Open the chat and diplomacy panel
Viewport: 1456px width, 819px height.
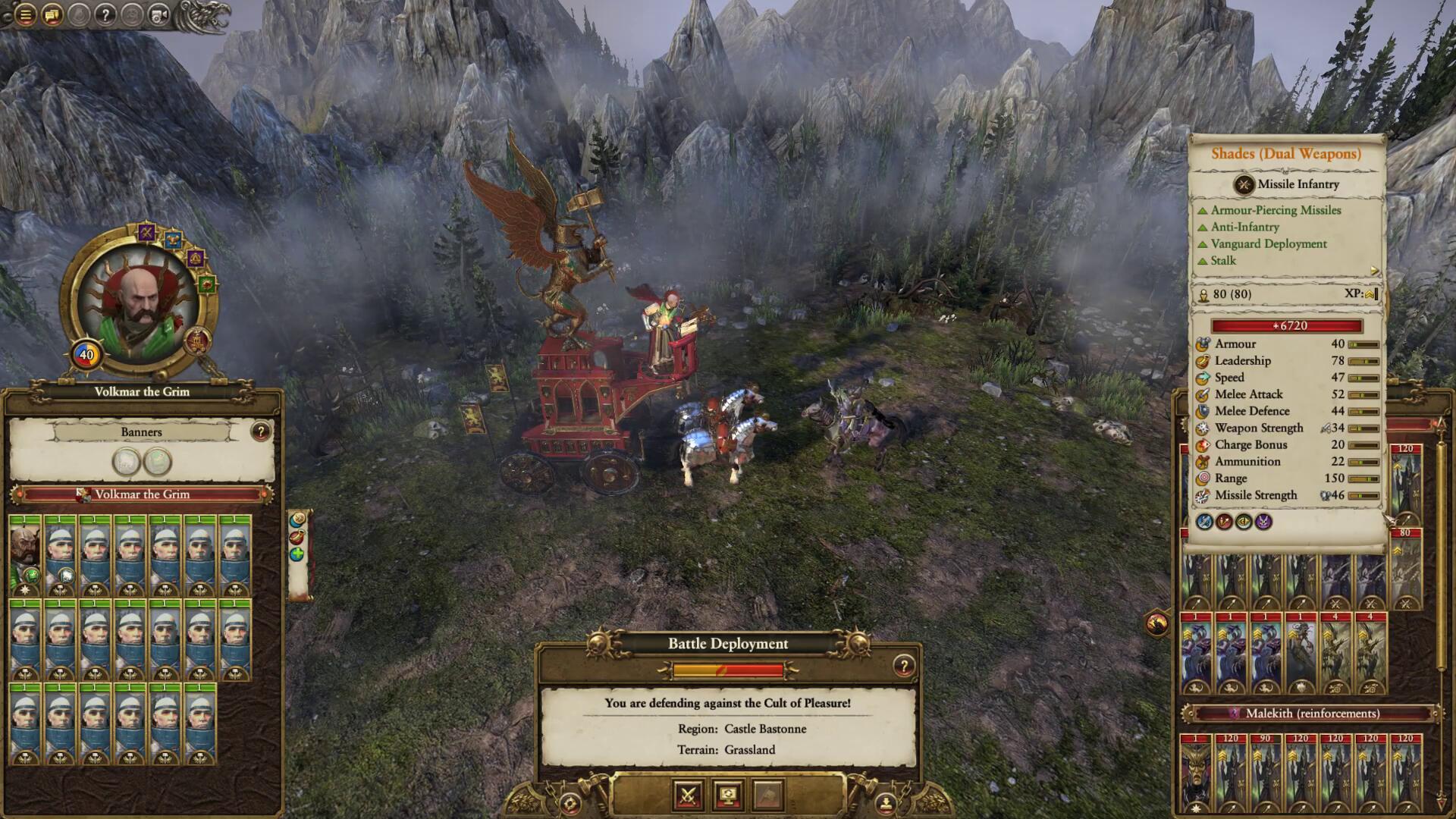coord(52,14)
